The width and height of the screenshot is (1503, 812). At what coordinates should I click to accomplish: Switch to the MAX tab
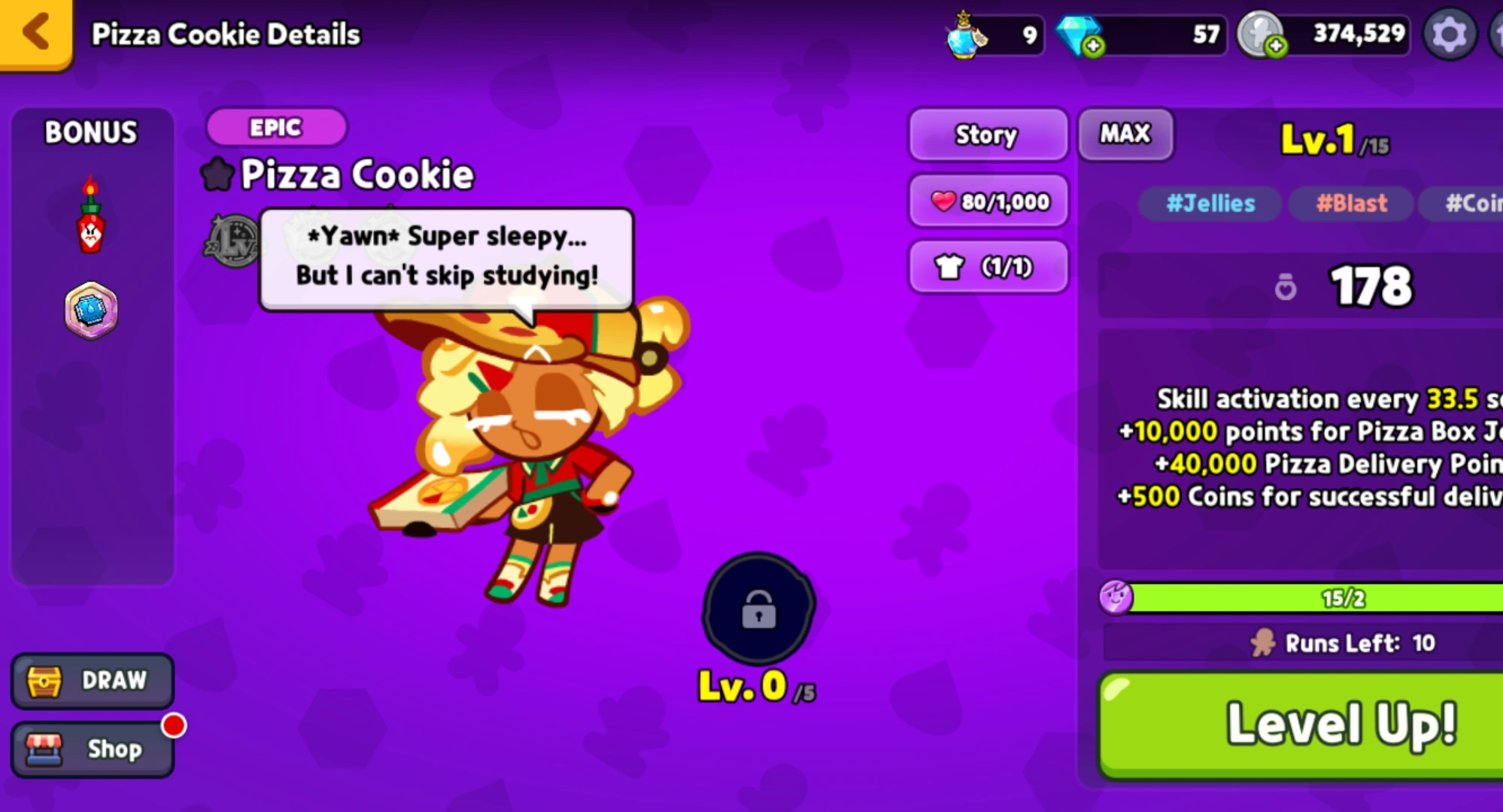[x=1125, y=134]
